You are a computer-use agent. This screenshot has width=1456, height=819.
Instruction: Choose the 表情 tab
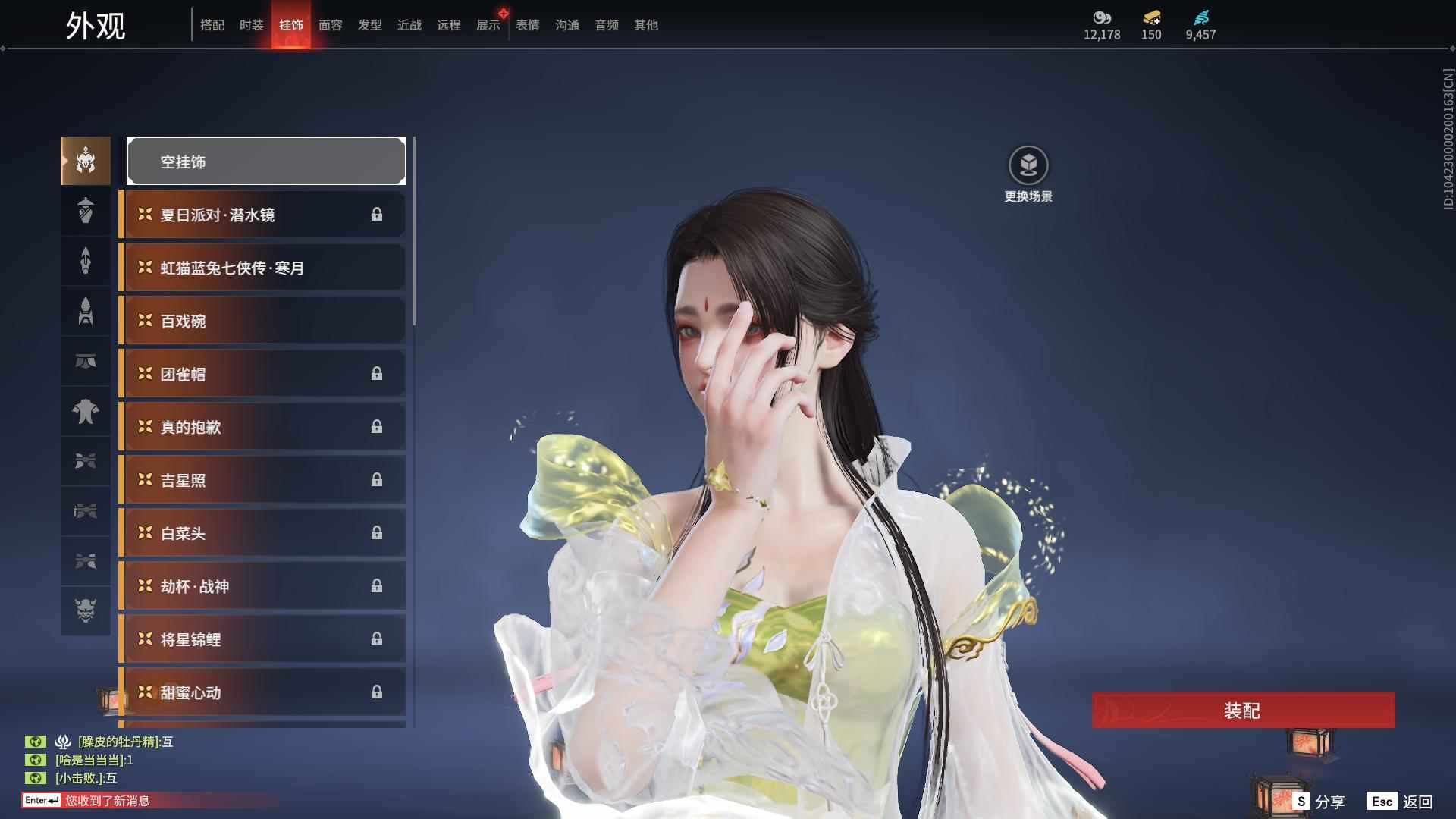pos(527,25)
